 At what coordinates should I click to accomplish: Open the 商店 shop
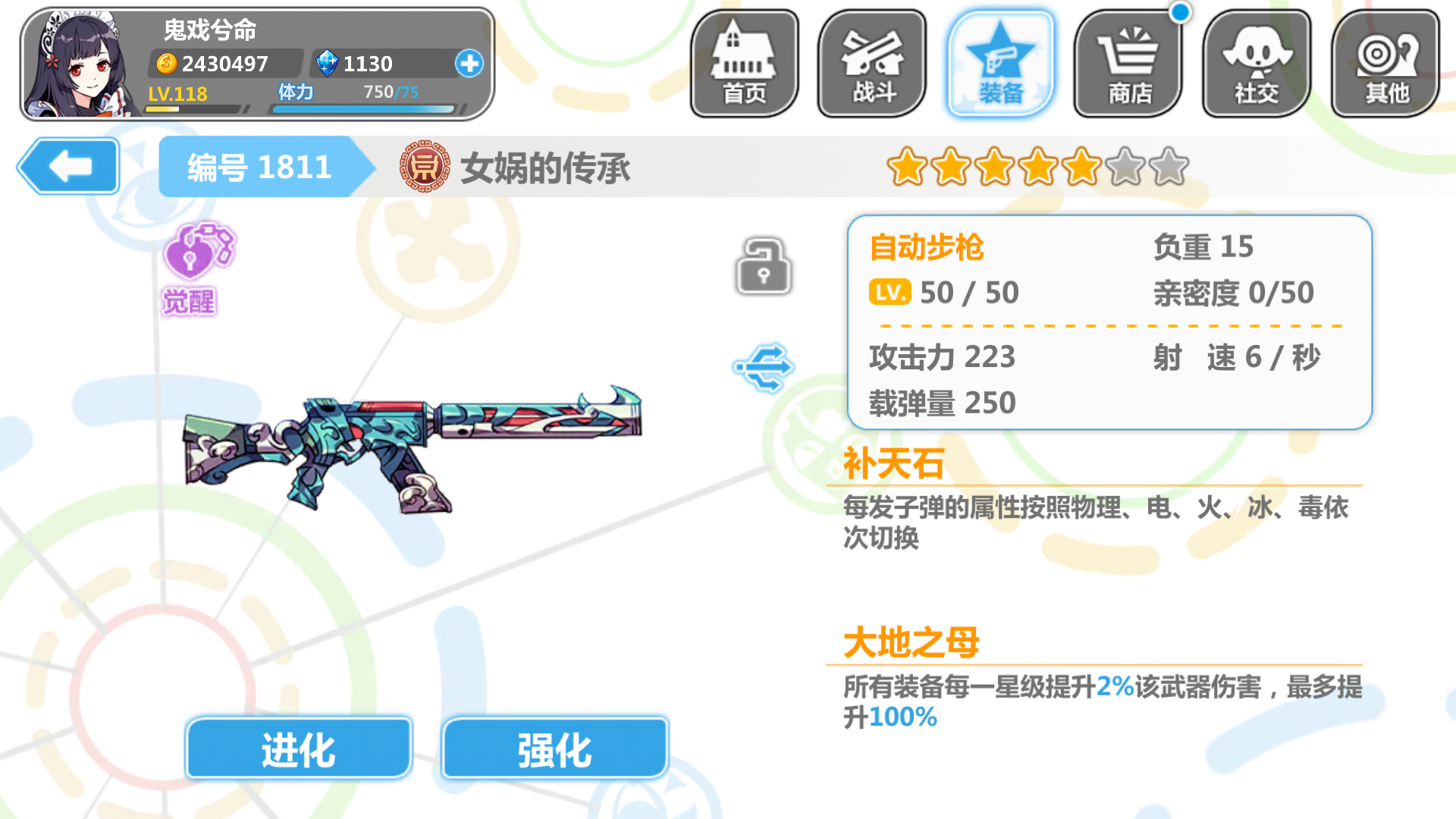pos(1128,61)
